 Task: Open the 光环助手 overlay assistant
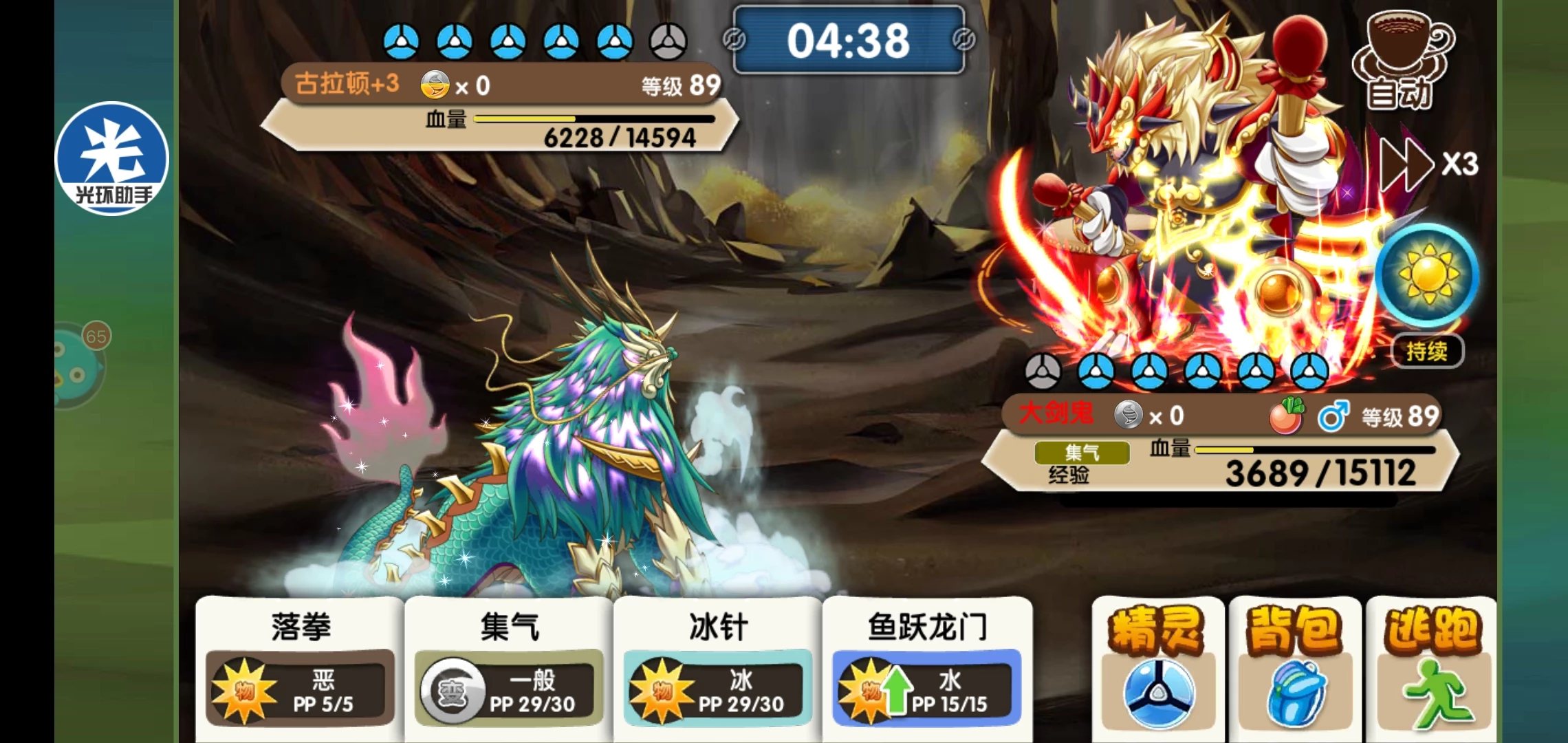112,158
